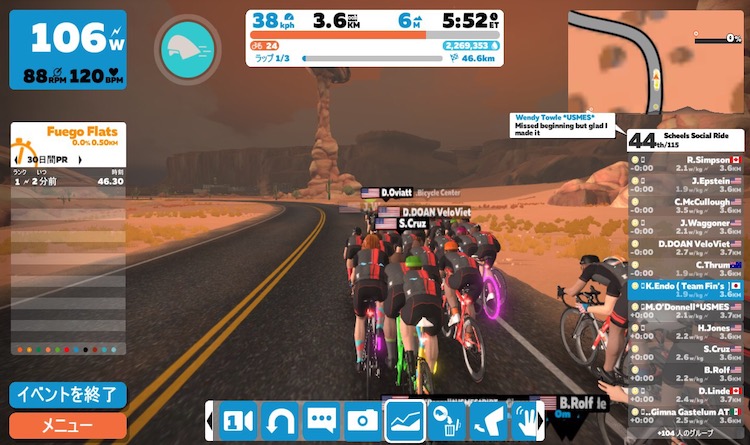Click the イベントを終了 (end event) button
The image size is (750, 445).
coord(68,394)
